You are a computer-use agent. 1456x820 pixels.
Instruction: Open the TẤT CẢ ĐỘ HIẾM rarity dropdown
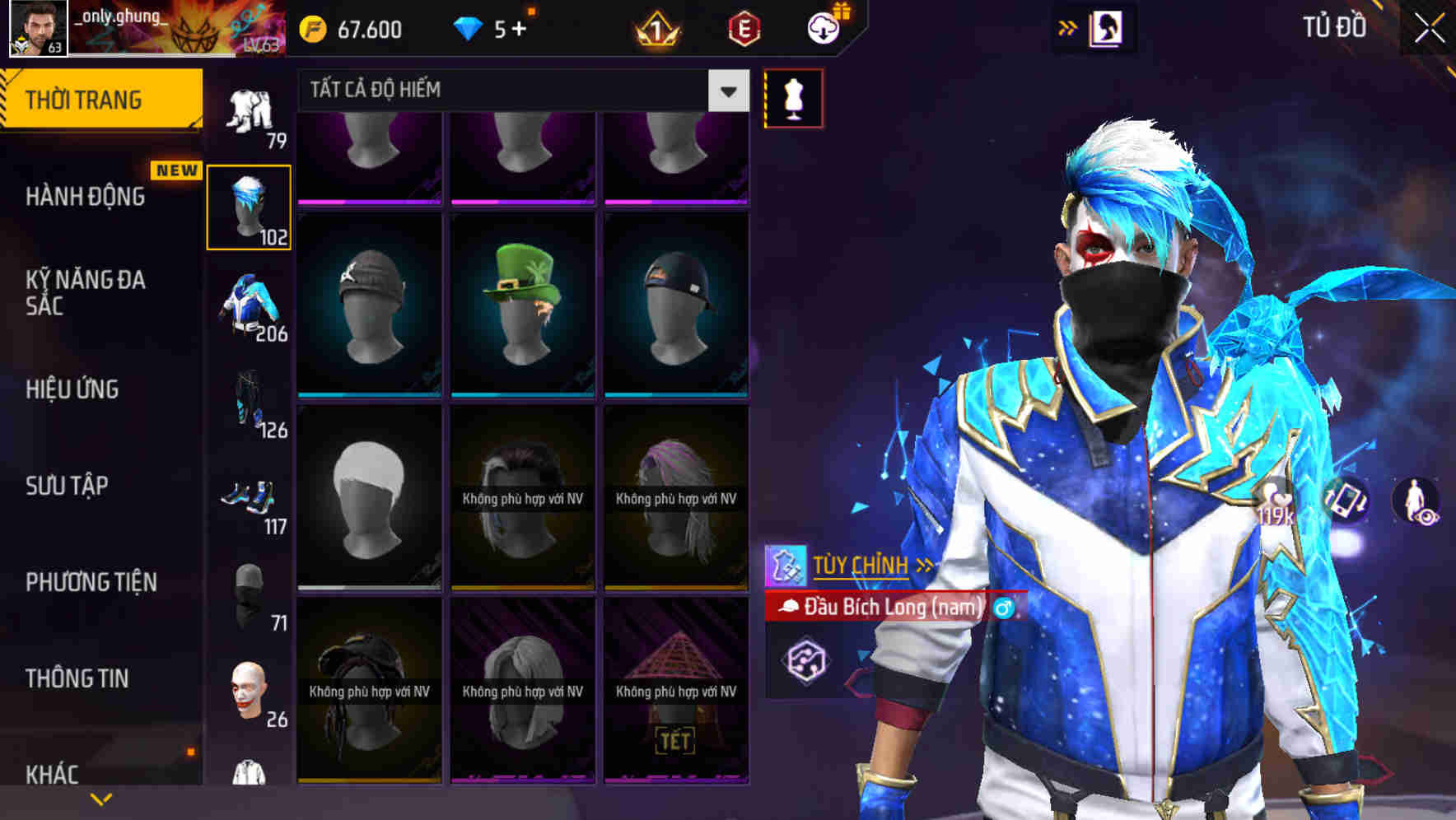click(x=726, y=91)
